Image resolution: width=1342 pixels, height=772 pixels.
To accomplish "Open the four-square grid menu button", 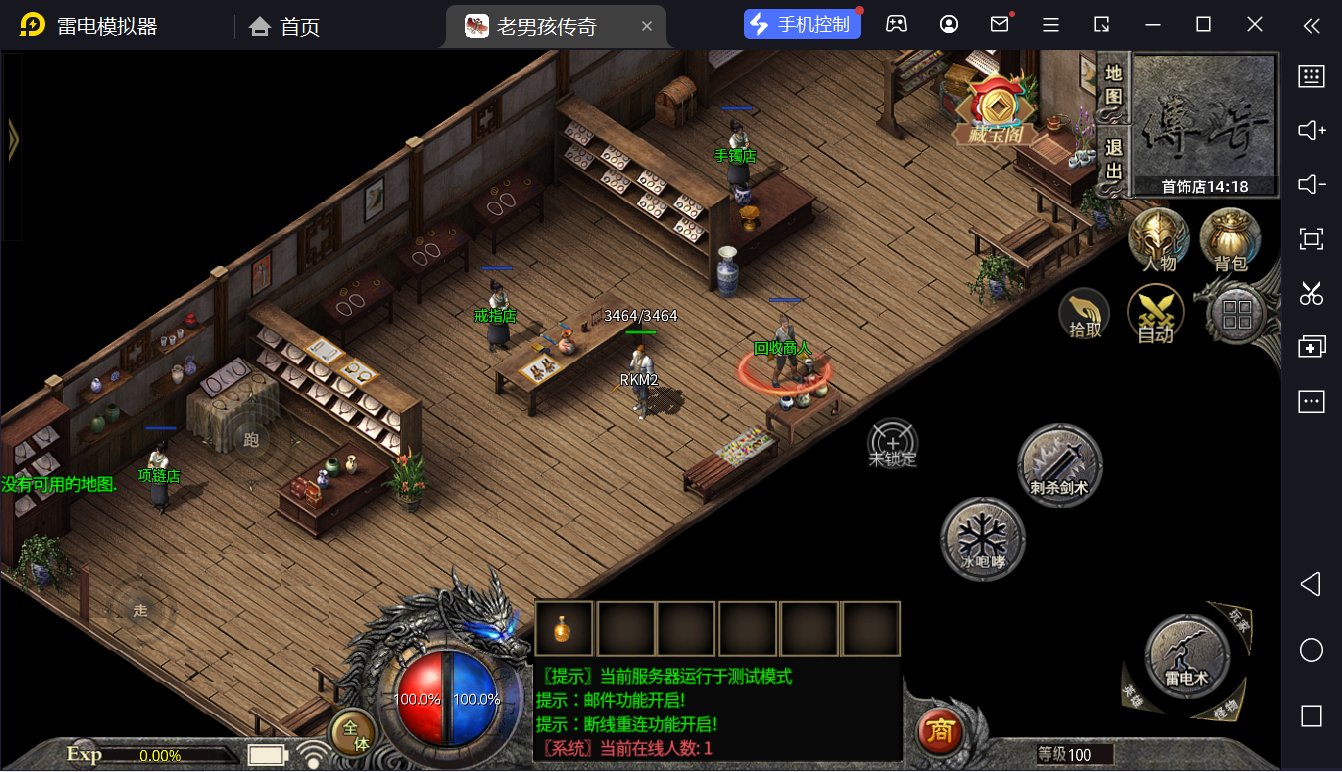I will tap(1237, 315).
